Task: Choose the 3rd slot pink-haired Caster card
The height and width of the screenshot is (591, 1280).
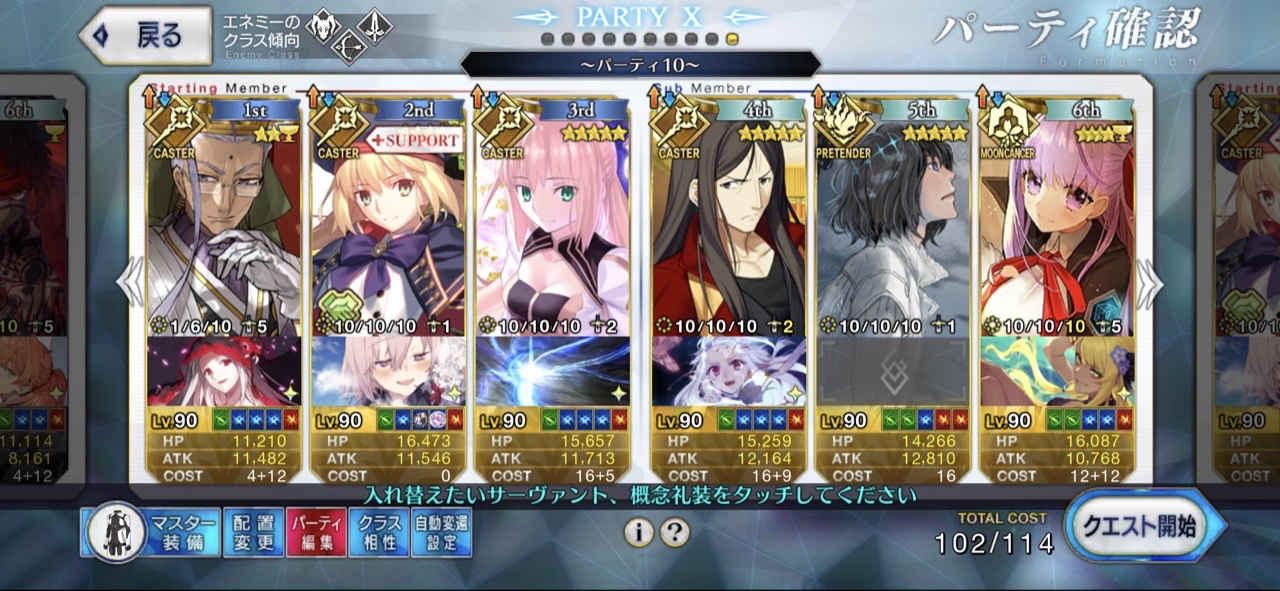Action: 552,230
